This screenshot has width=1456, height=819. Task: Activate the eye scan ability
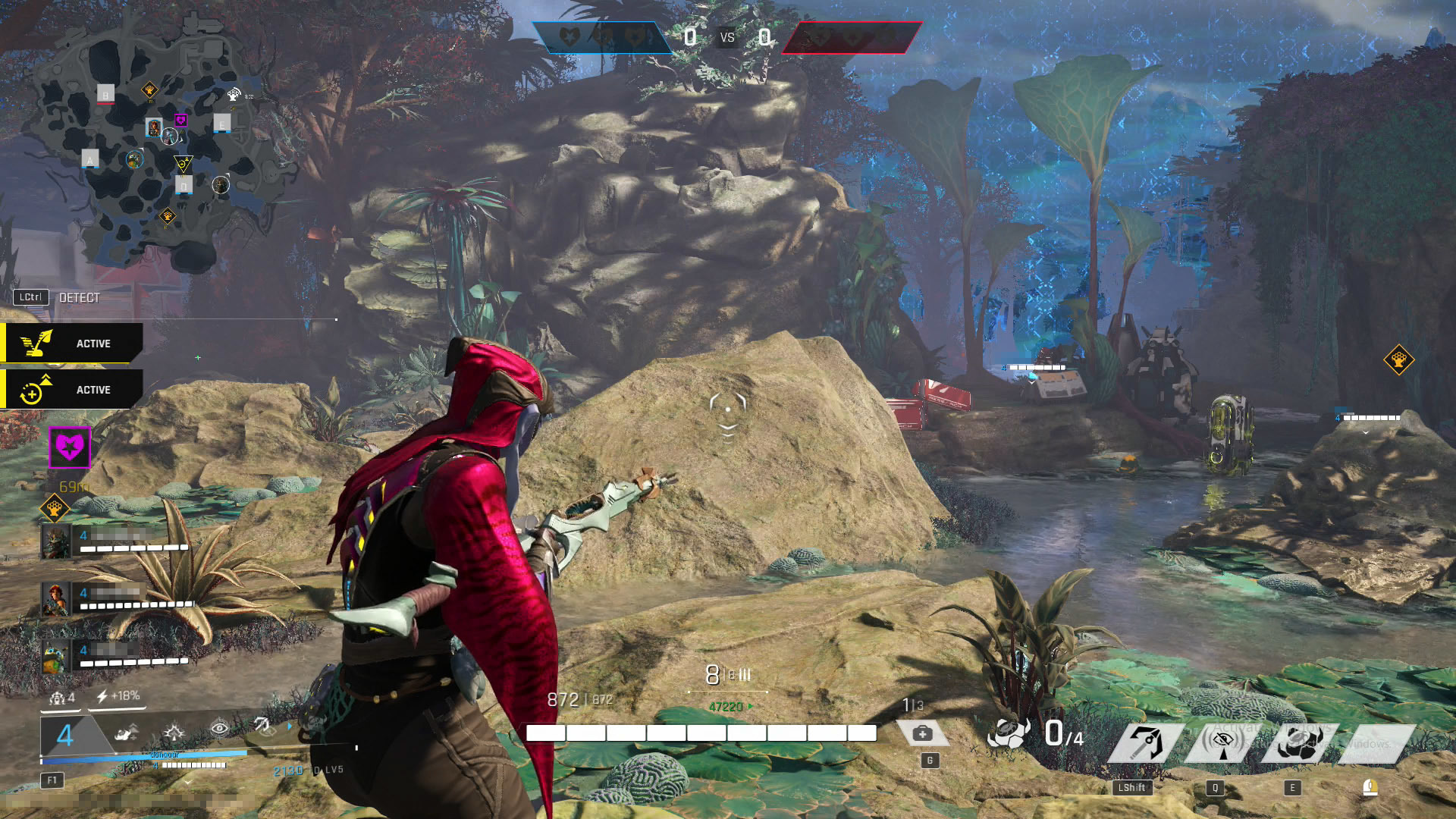click(1222, 742)
